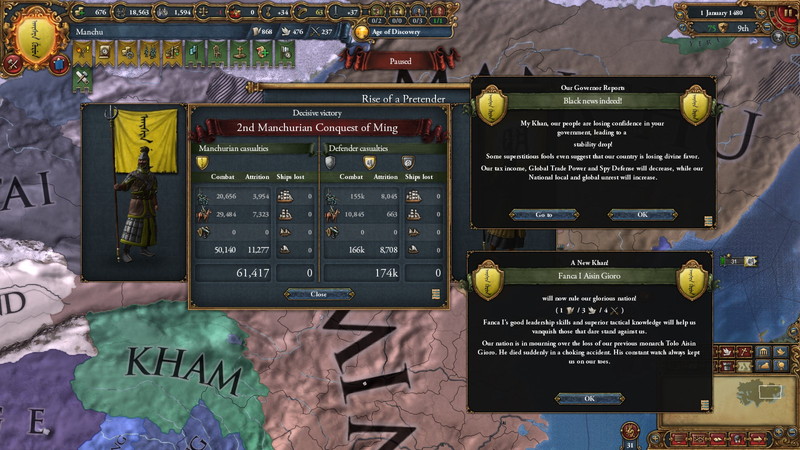Image resolution: width=800 pixels, height=450 pixels.
Task: Click the crossed tools banner below the alerts
Action: tap(82, 79)
